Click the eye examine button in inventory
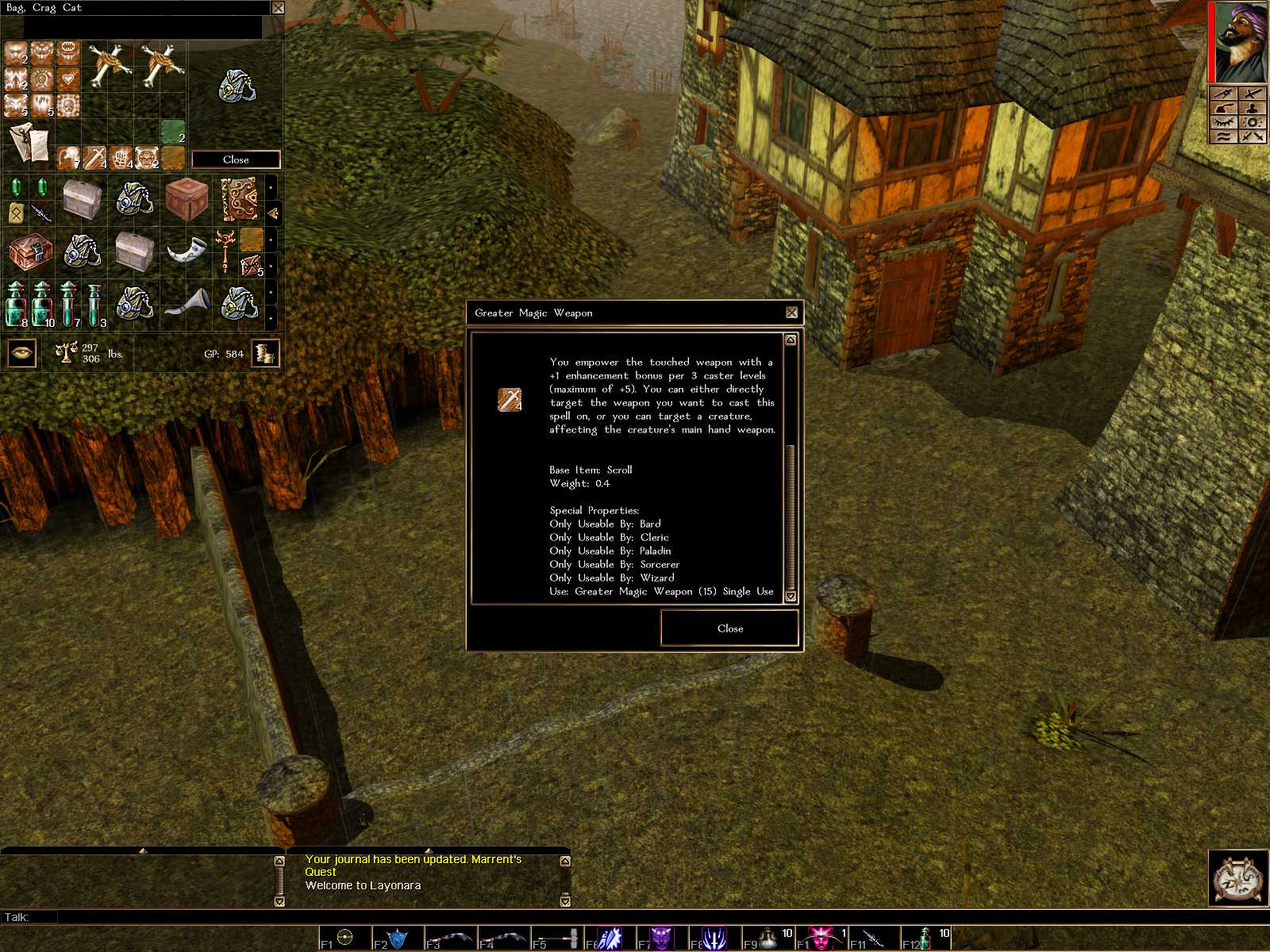The width and height of the screenshot is (1270, 952). [x=21, y=353]
